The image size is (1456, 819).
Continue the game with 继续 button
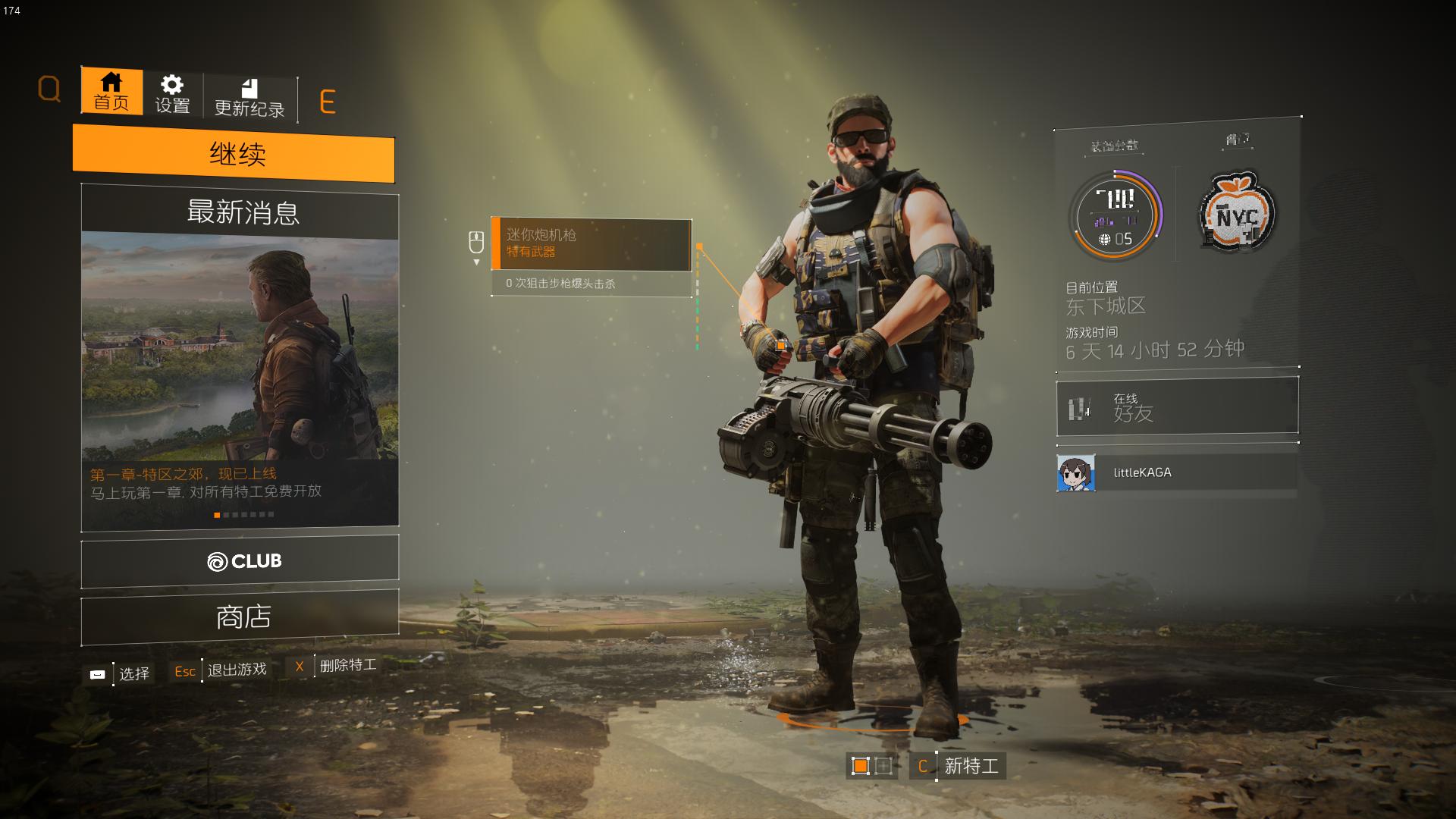(234, 155)
